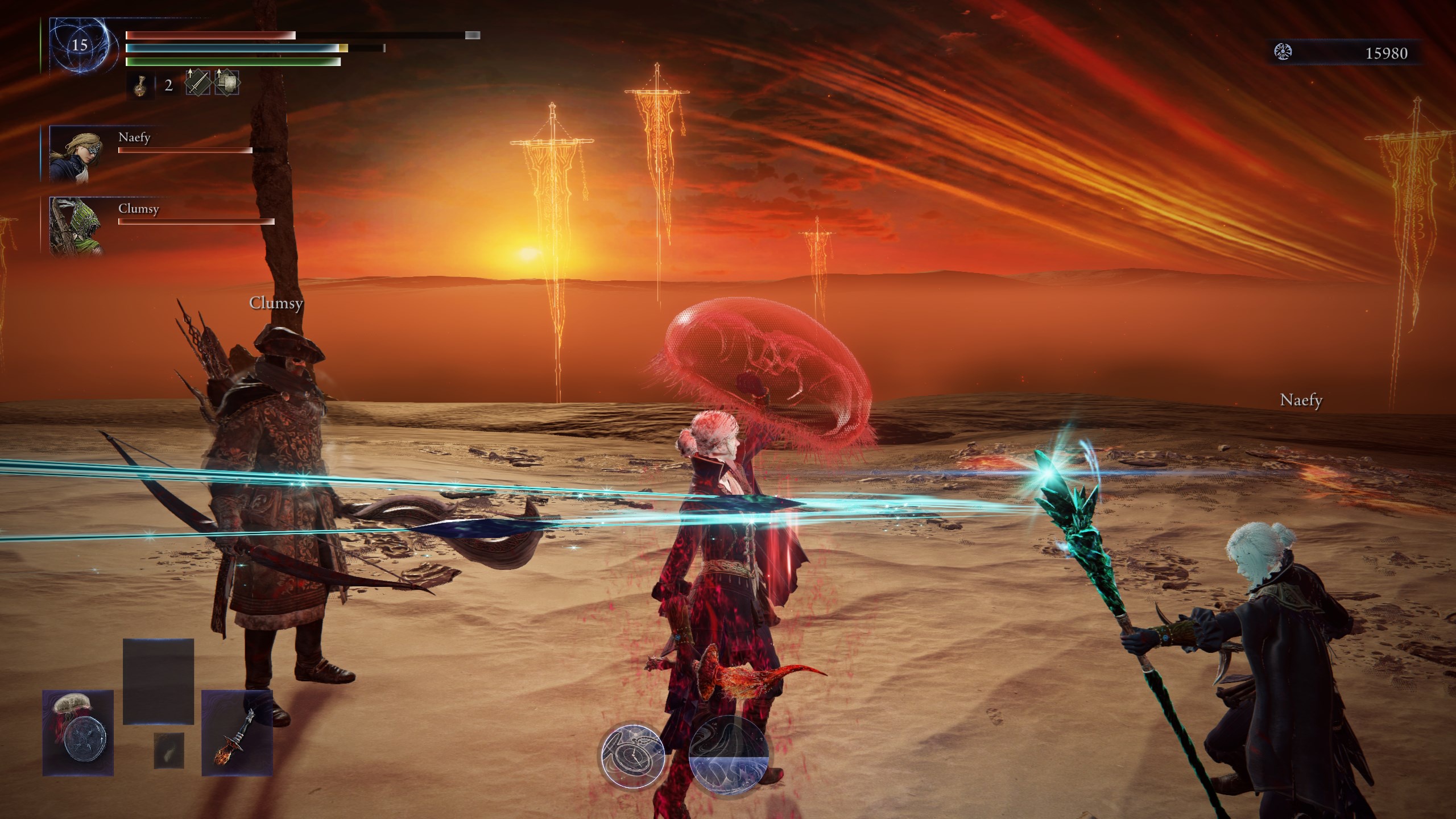Use the healing flask icon
The image size is (1456, 819).
tap(140, 86)
